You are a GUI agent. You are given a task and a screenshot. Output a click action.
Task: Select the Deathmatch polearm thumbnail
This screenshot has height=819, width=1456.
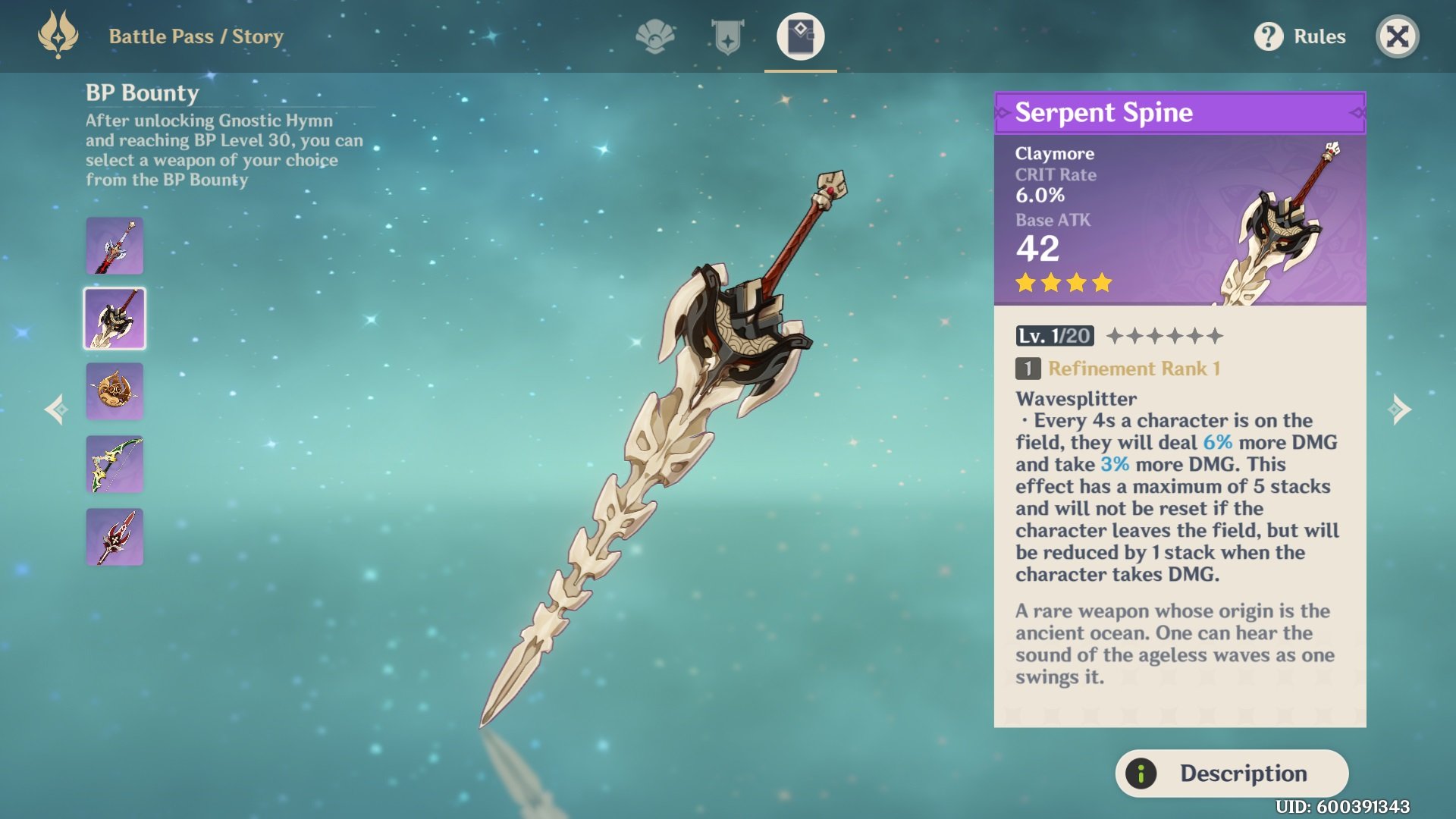pyautogui.click(x=115, y=537)
